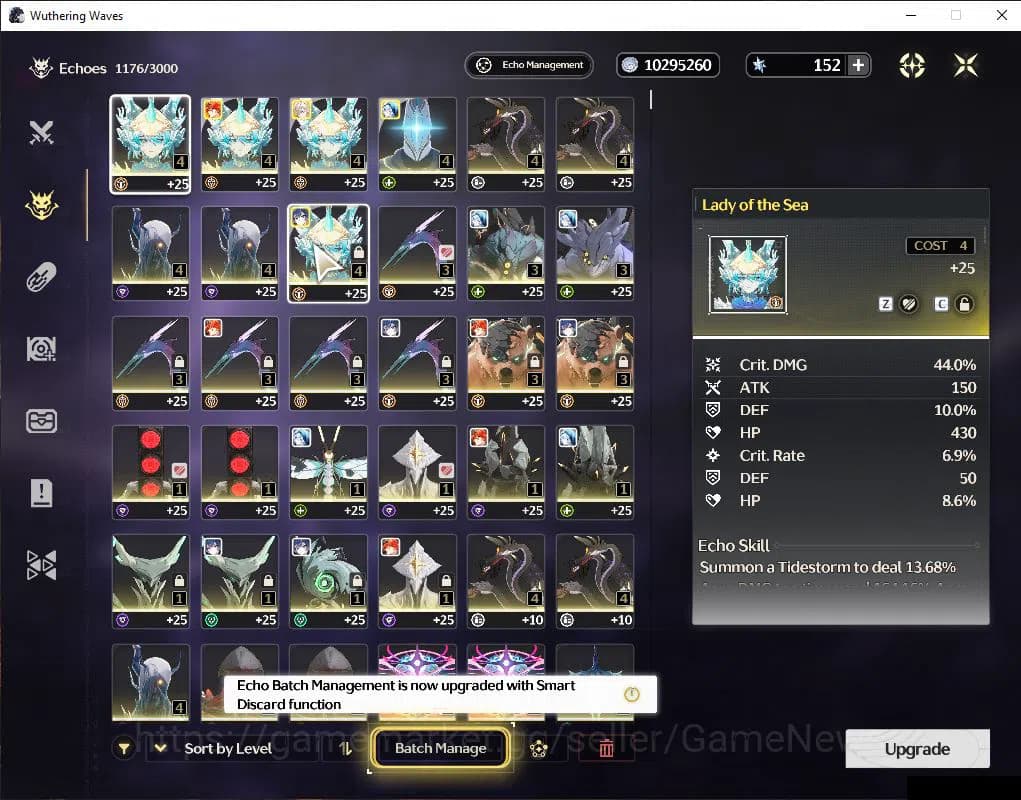The height and width of the screenshot is (800, 1021).
Task: Toggle the sort order arrows
Action: tap(346, 748)
